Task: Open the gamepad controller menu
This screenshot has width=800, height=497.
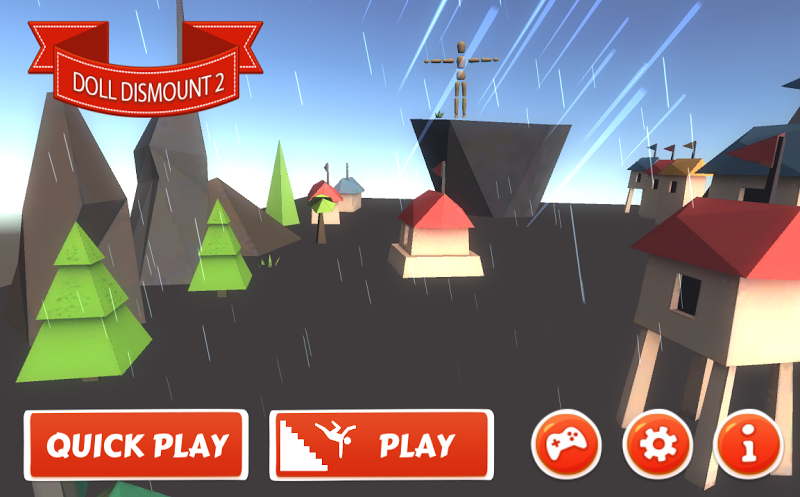Action: 566,443
